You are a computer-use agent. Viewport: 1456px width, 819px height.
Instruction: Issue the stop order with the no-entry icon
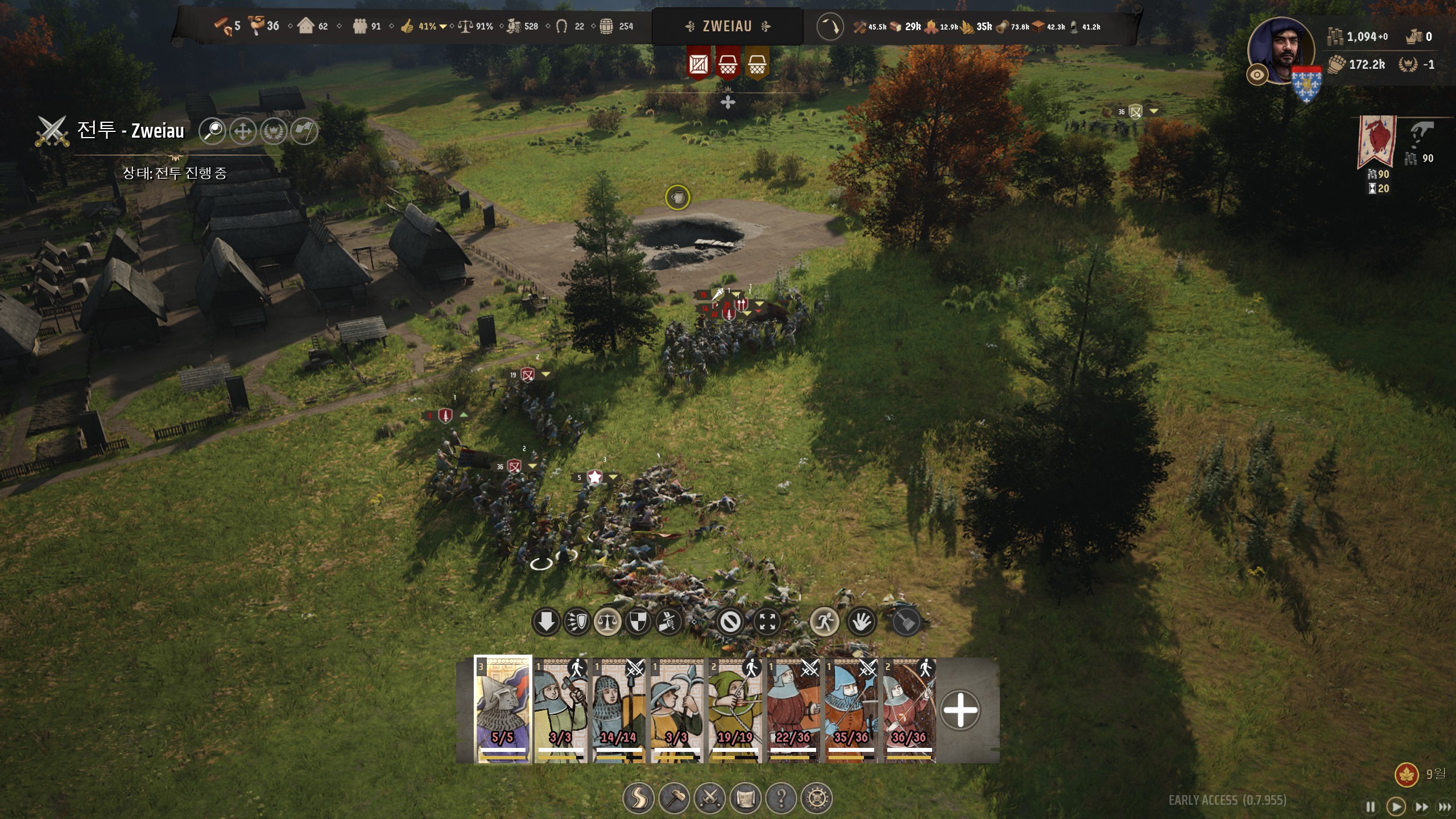730,622
